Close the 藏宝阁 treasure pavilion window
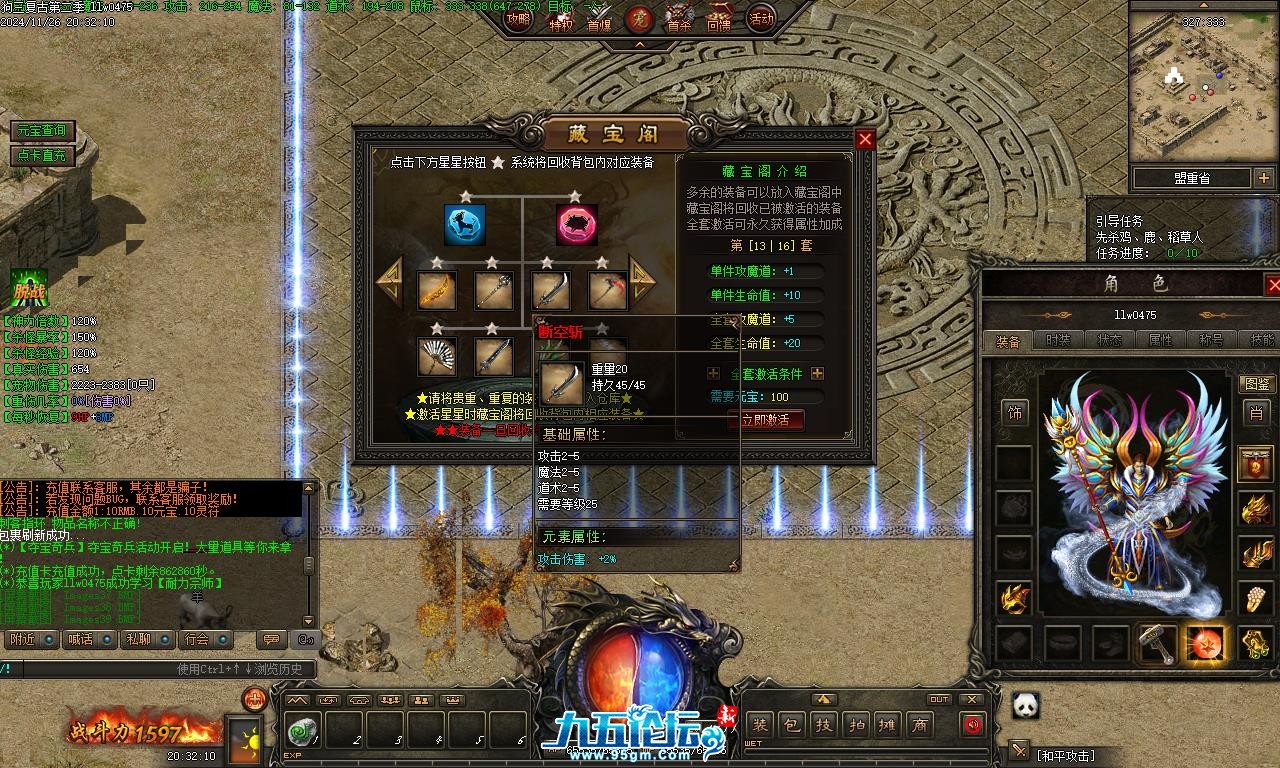 [x=866, y=140]
